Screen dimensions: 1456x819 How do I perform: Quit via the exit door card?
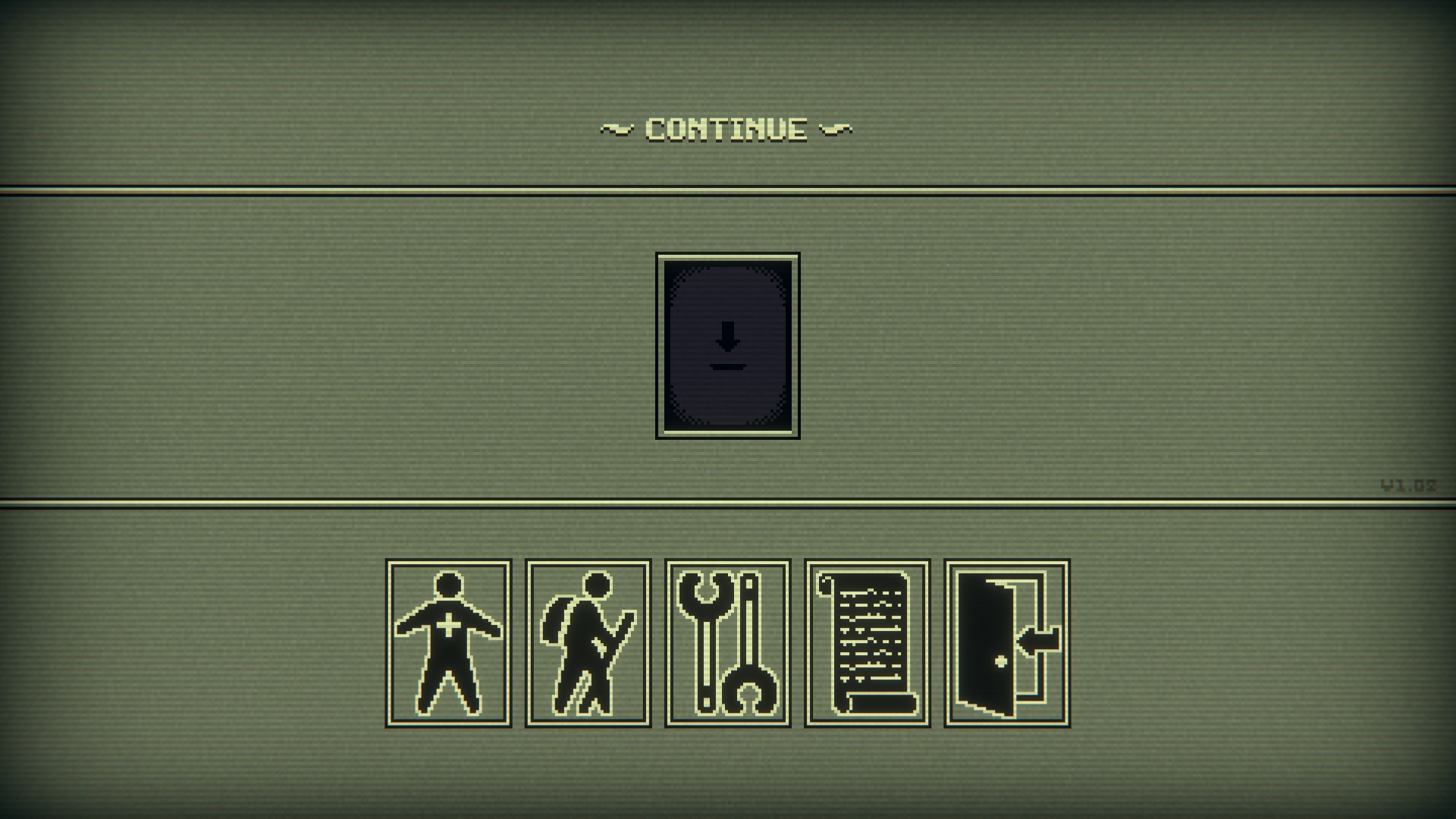(1006, 643)
